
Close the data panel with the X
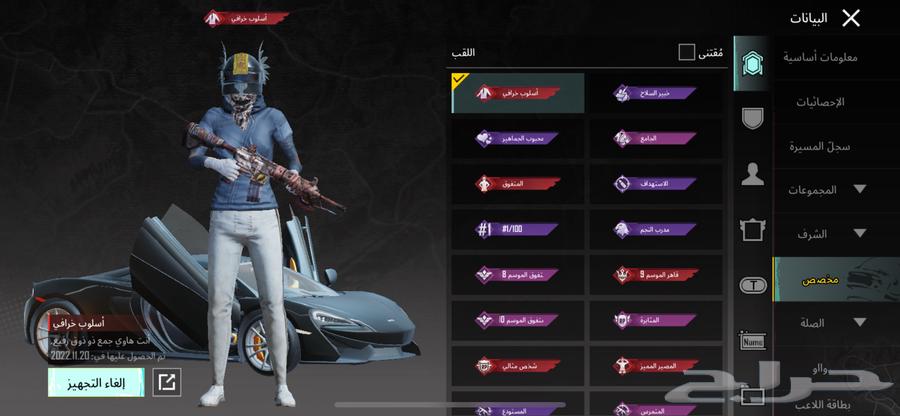(851, 17)
